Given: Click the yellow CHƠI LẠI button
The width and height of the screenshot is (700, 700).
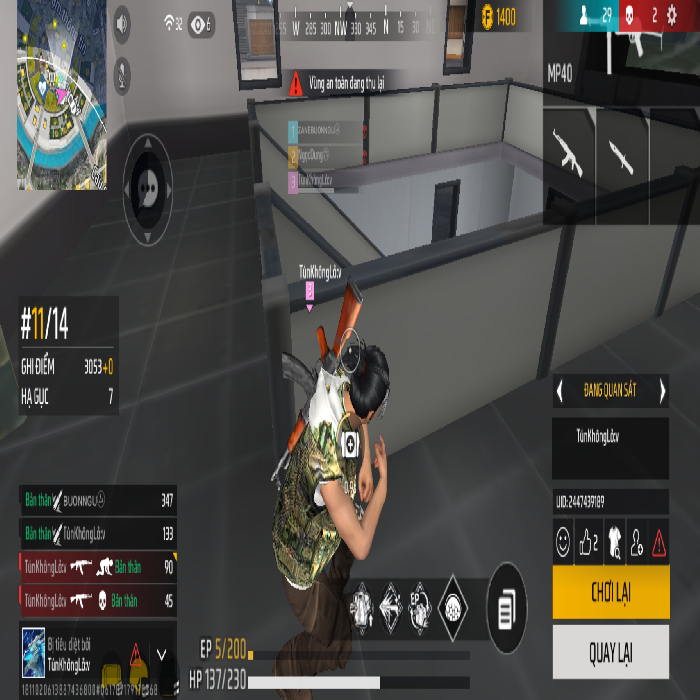Looking at the screenshot, I should 610,596.
